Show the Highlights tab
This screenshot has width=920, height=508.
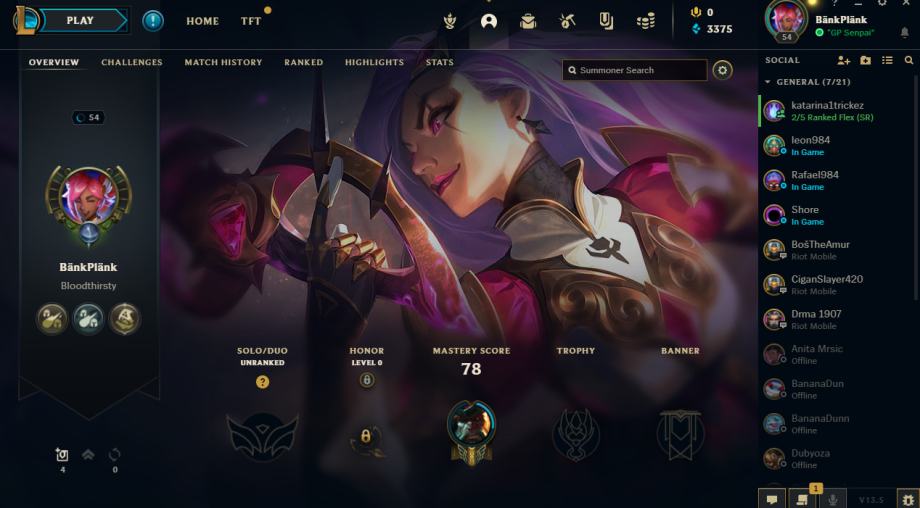tap(374, 62)
